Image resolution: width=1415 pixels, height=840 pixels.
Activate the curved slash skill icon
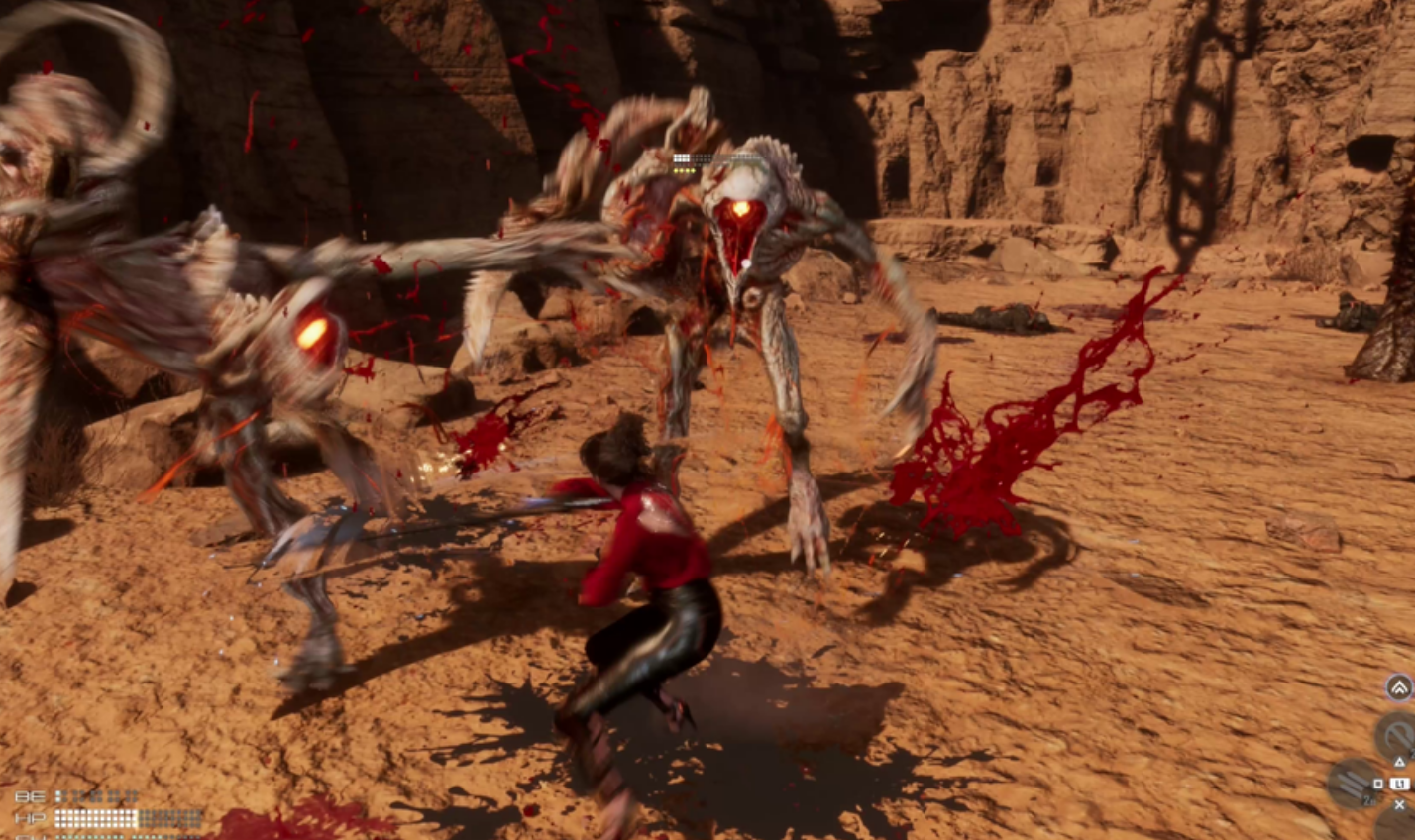1395,735
